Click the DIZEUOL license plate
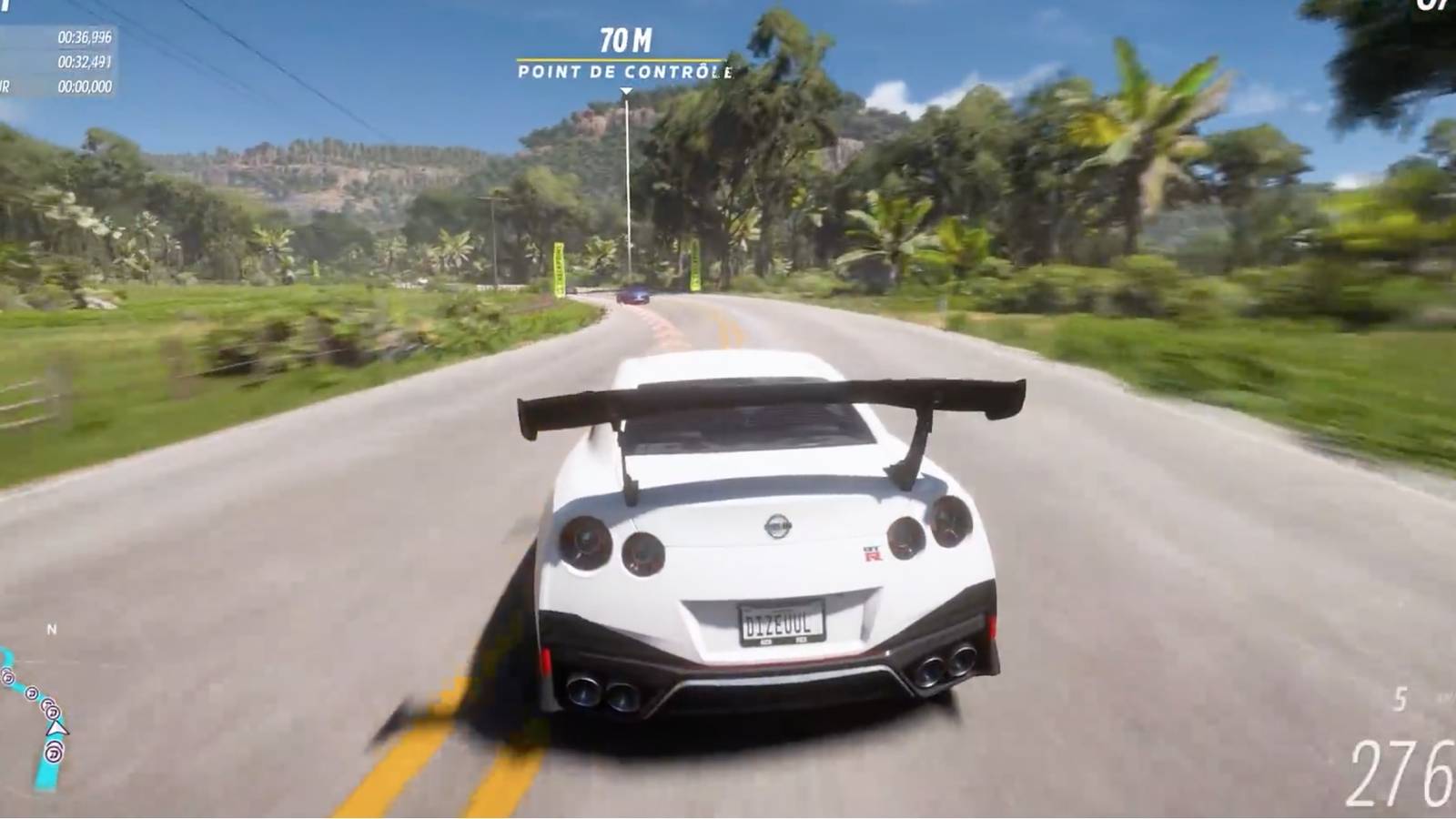This screenshot has width=1456, height=819. 783,625
